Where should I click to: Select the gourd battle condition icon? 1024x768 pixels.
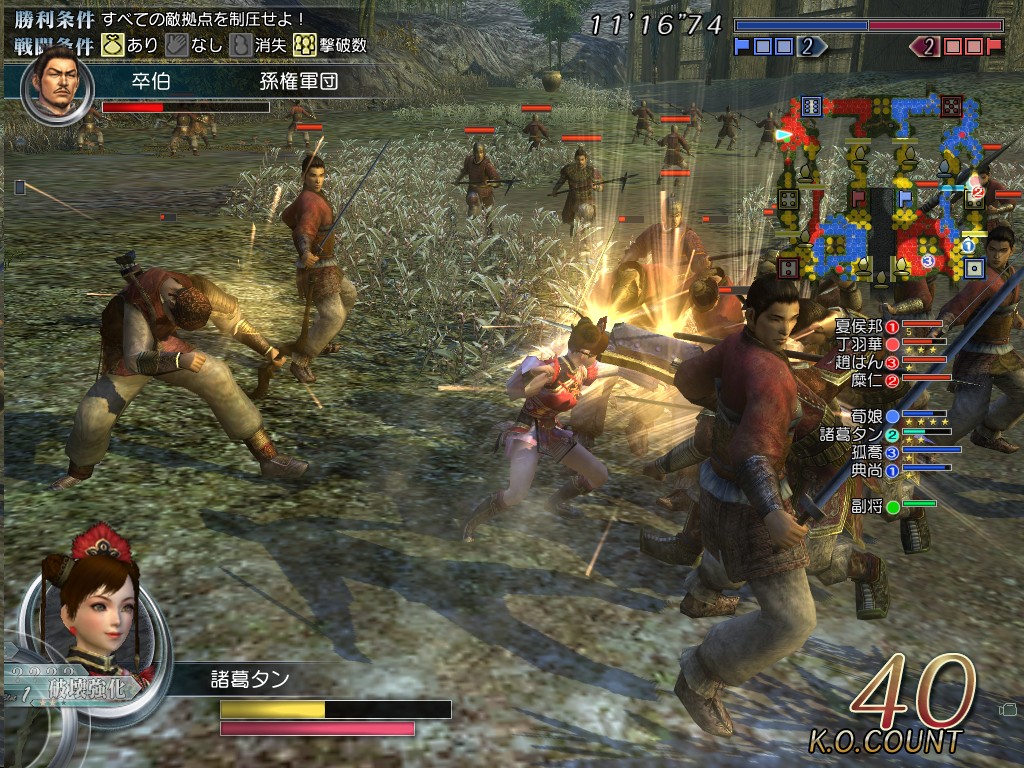(x=241, y=45)
